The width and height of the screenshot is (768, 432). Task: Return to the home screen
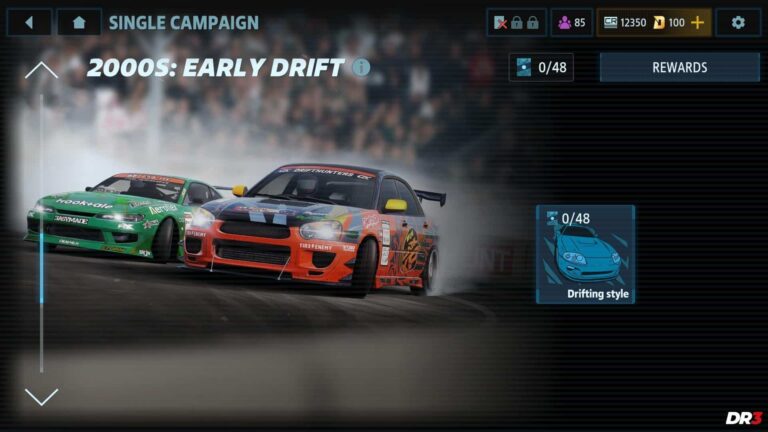pos(79,22)
